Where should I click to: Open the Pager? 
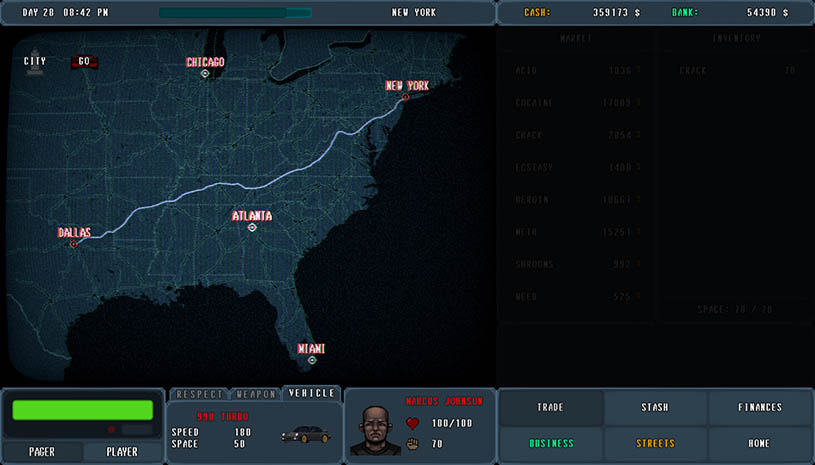click(x=42, y=452)
